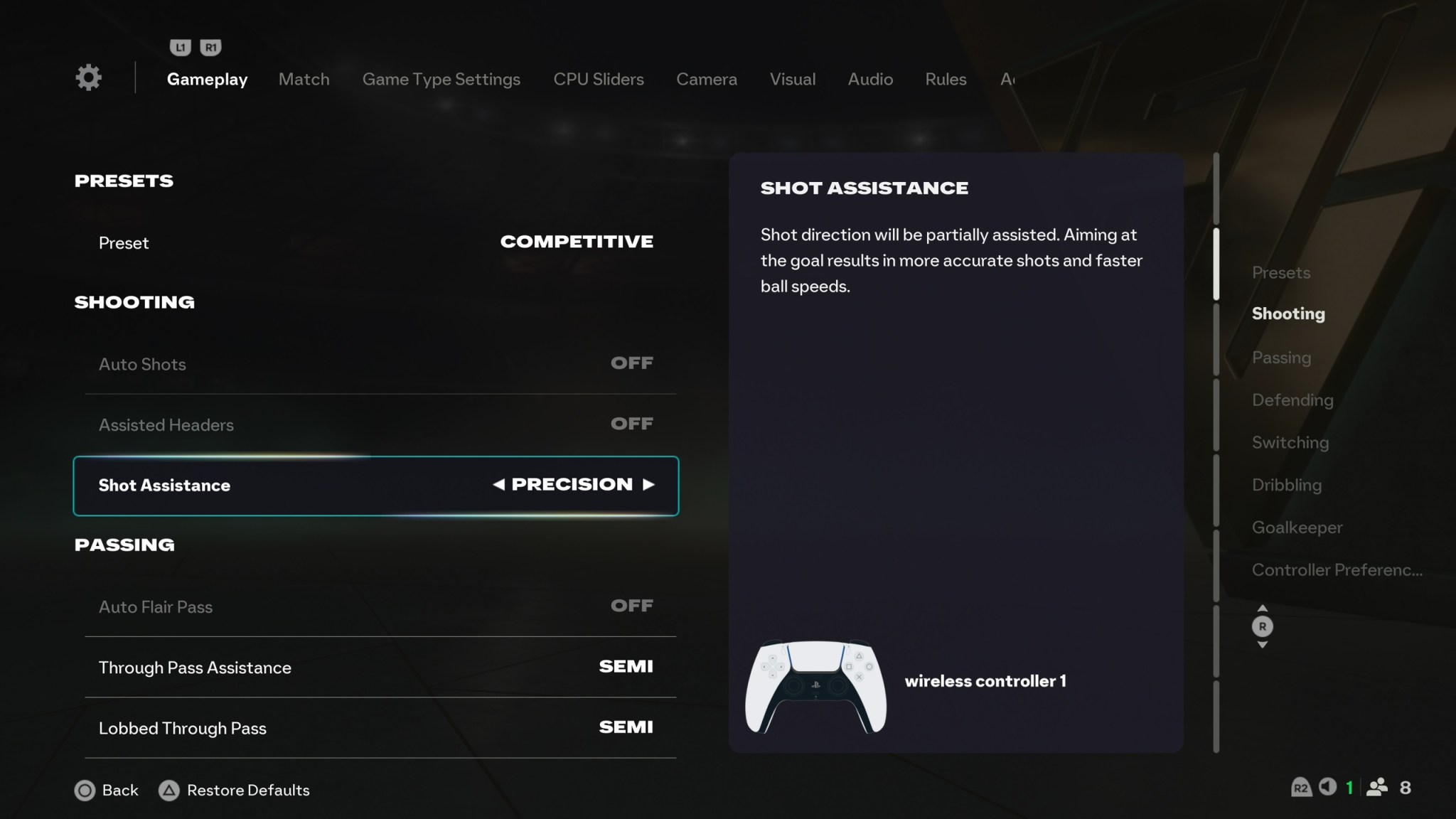
Task: Switch to the CPU Sliders tab
Action: coord(599,79)
